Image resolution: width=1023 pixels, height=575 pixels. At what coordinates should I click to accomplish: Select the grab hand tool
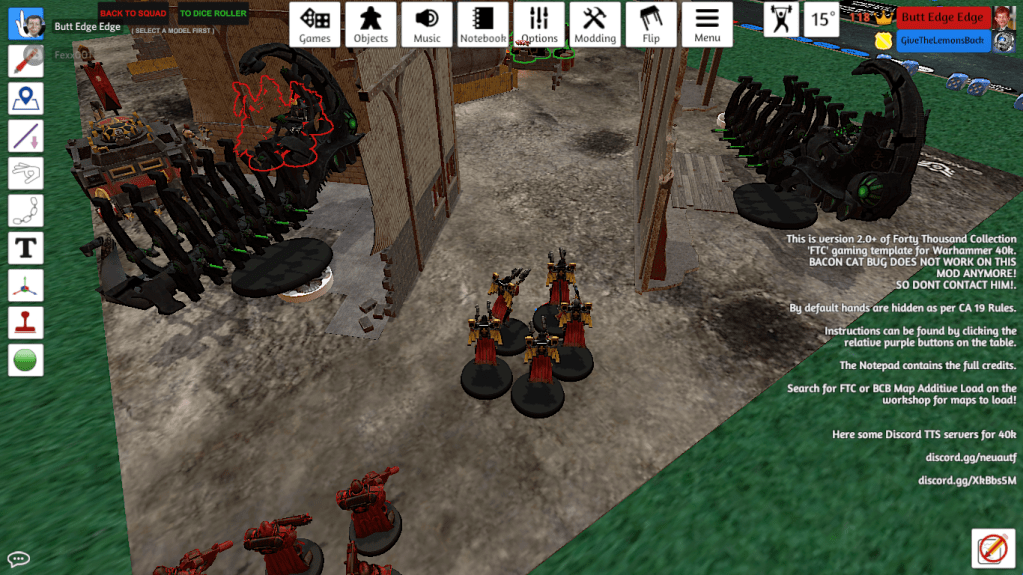(x=26, y=23)
